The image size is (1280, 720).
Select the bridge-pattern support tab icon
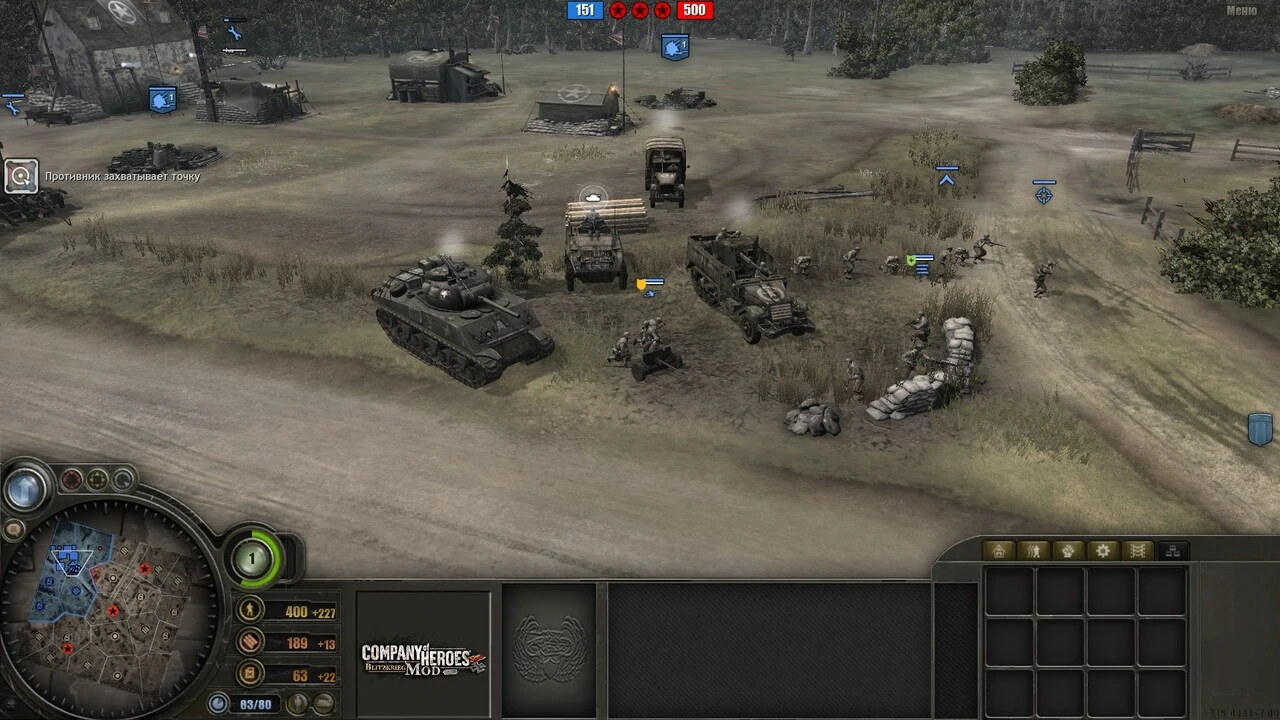tap(1135, 550)
